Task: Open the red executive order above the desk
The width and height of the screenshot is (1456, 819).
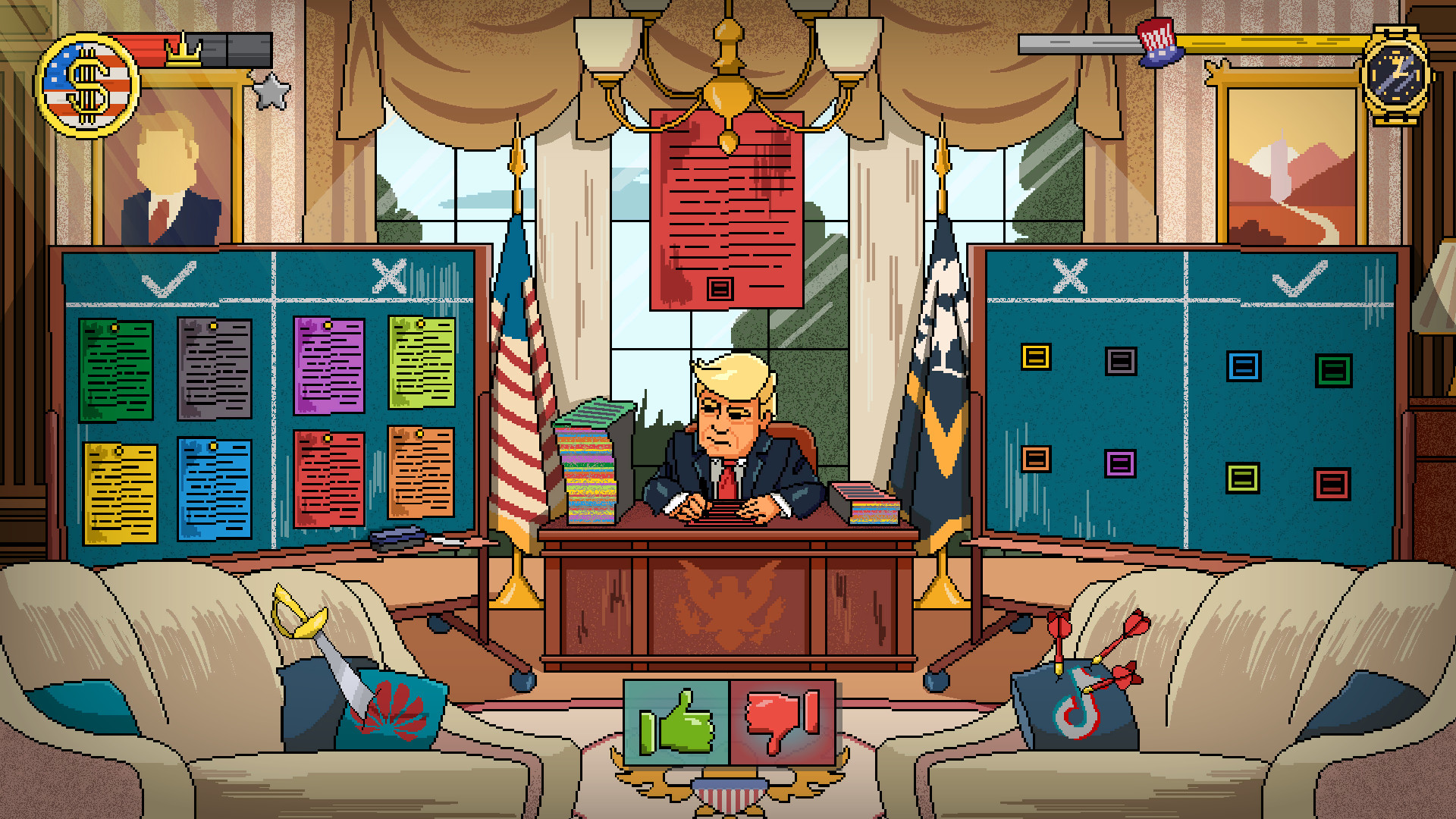Action: [726, 205]
